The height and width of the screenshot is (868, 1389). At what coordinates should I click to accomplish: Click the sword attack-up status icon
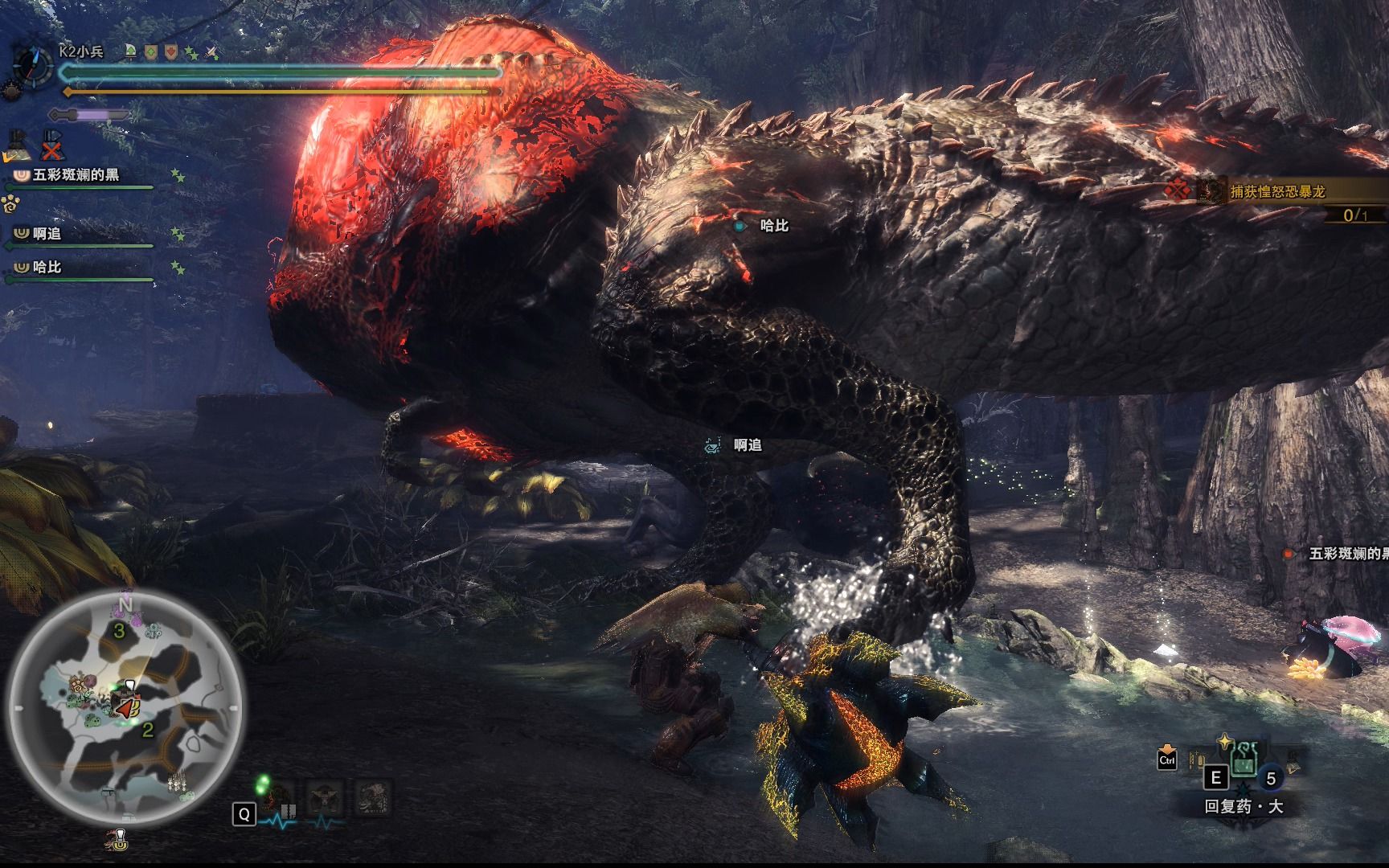(x=211, y=52)
